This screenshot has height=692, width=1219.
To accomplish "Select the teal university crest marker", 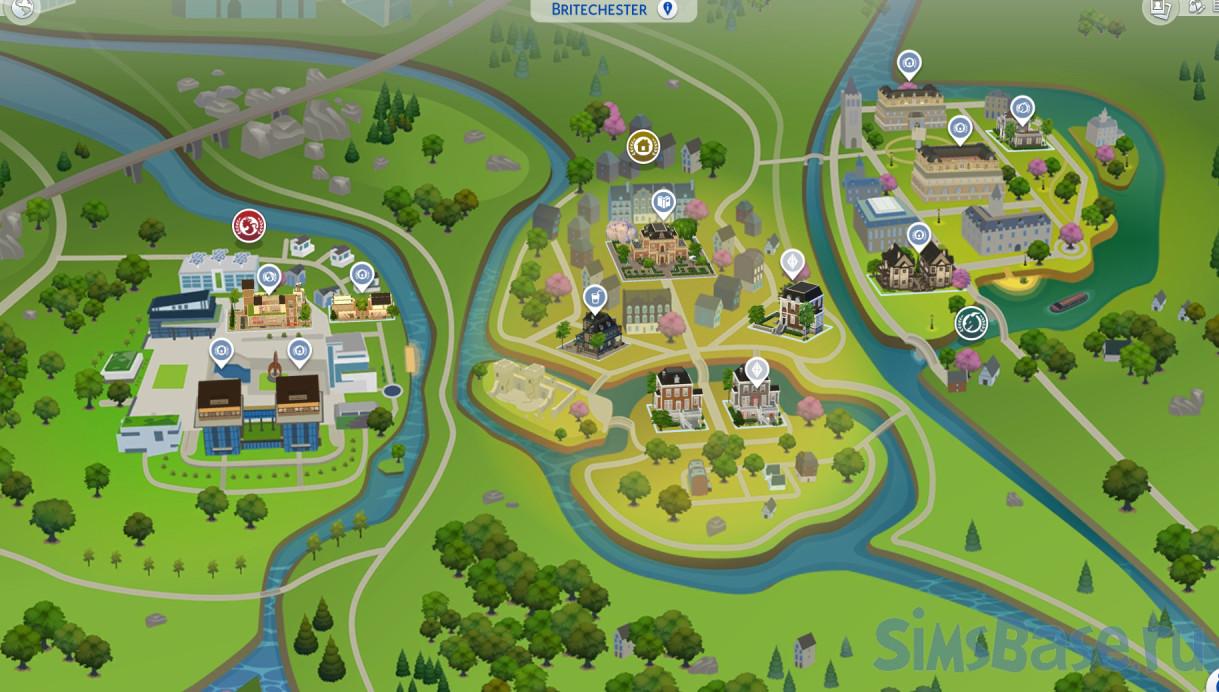I will click(970, 323).
